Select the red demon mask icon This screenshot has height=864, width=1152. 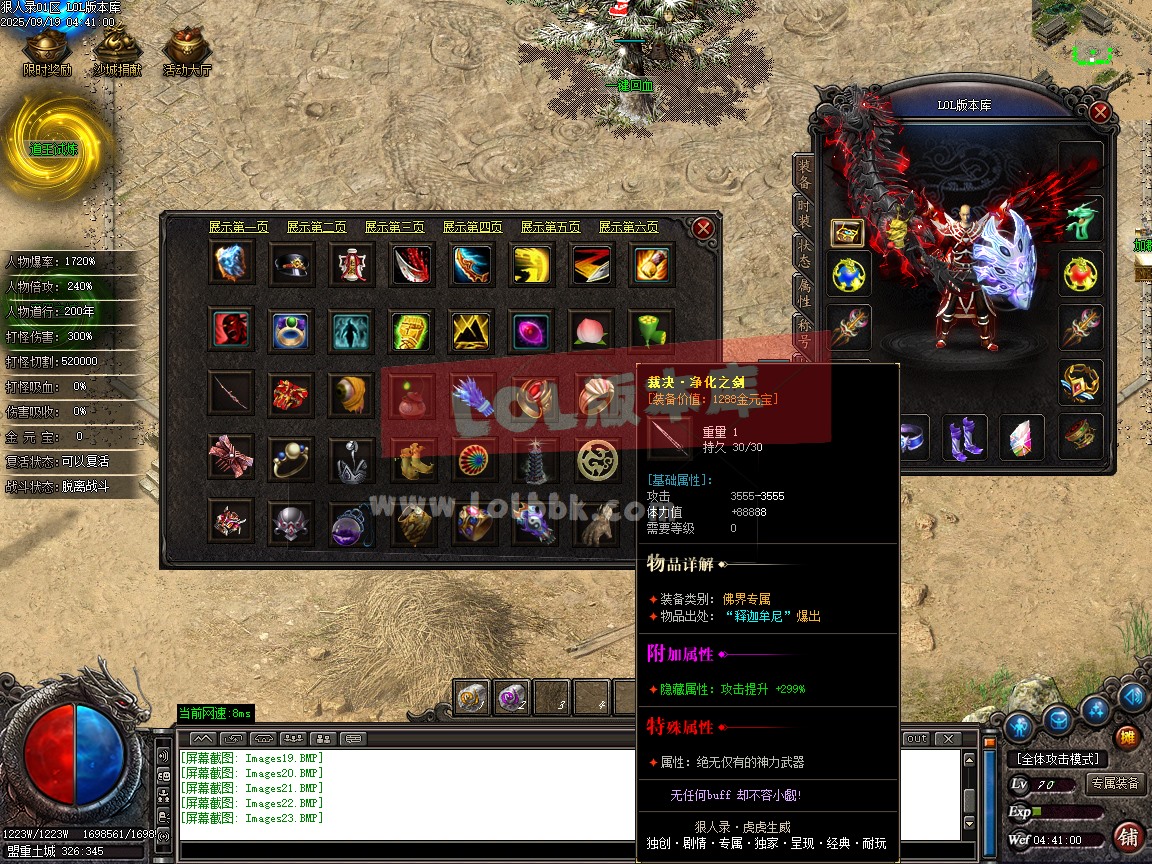click(232, 330)
